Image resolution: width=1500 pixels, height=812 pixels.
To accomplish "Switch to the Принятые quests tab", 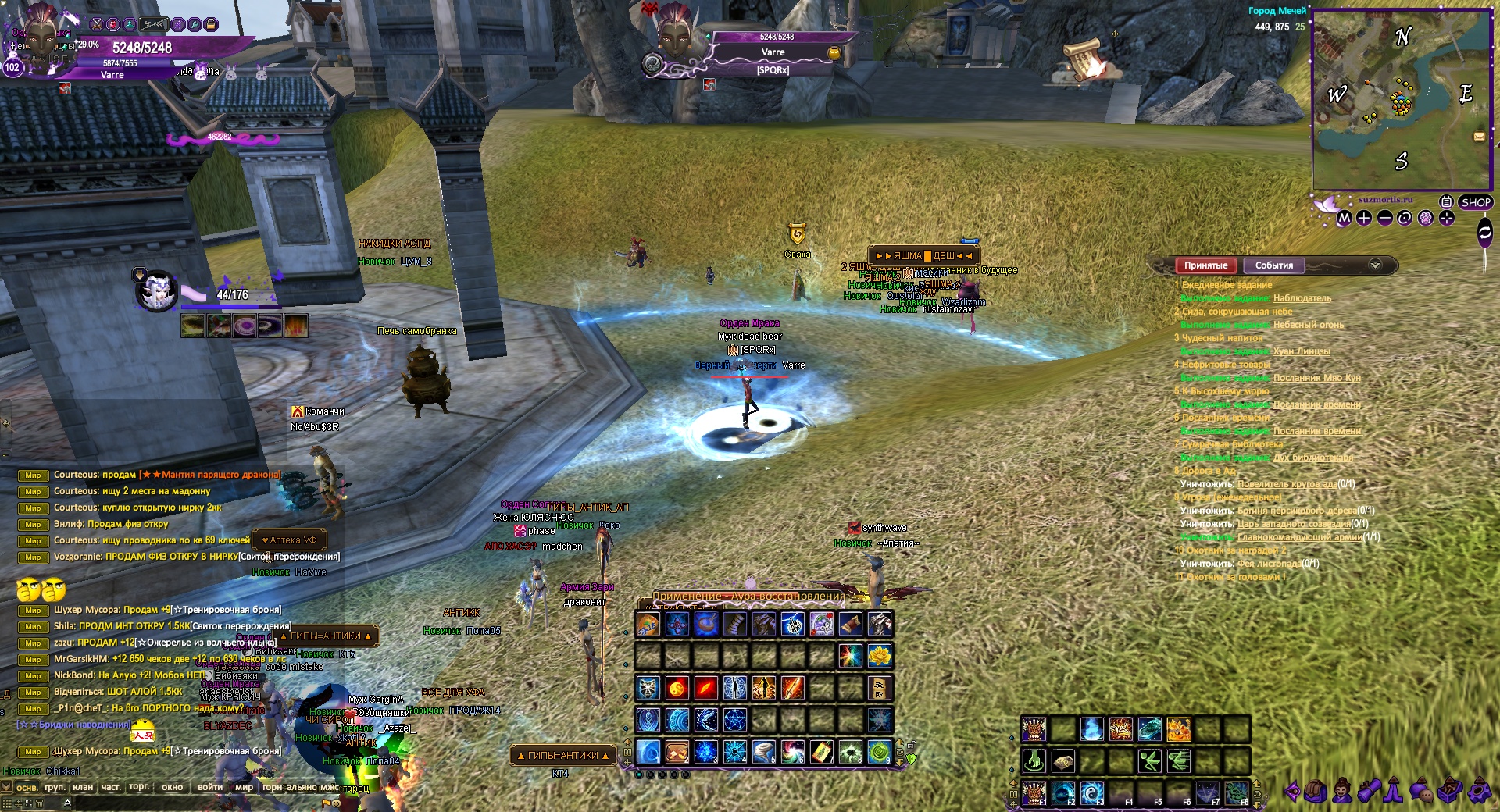I will click(x=1205, y=265).
